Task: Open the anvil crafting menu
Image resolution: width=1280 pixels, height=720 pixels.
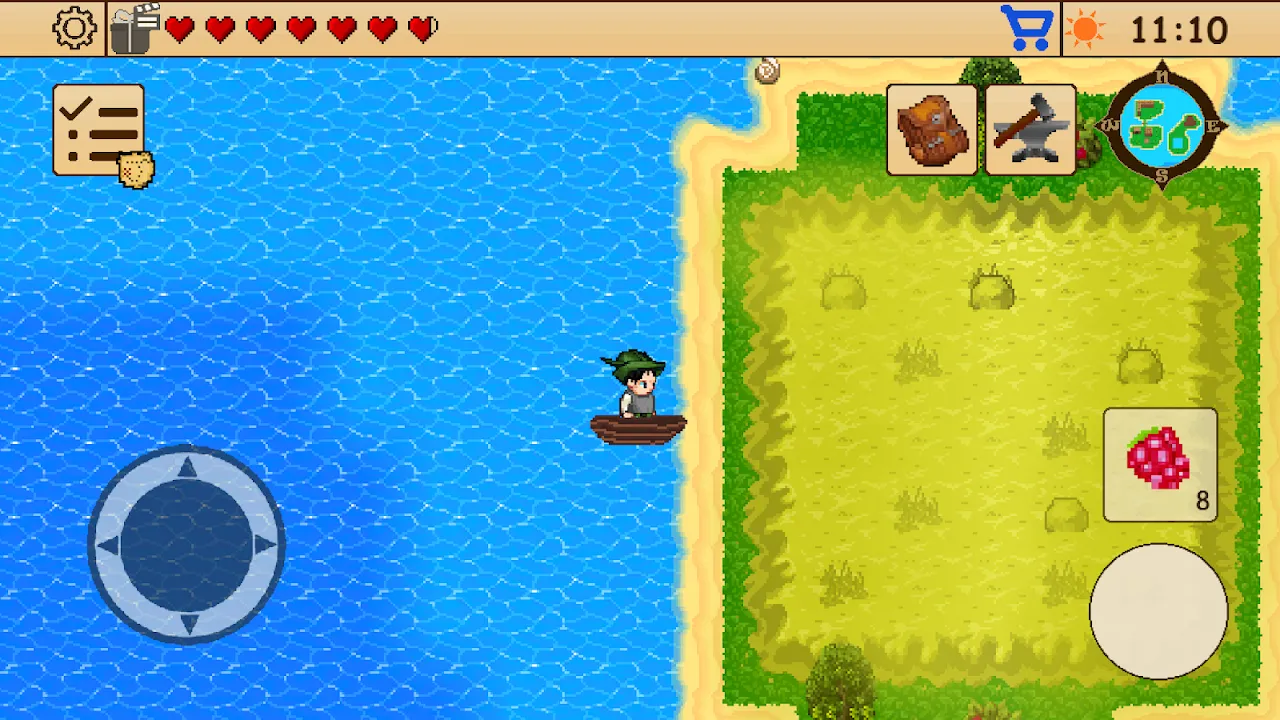Action: click(1031, 128)
